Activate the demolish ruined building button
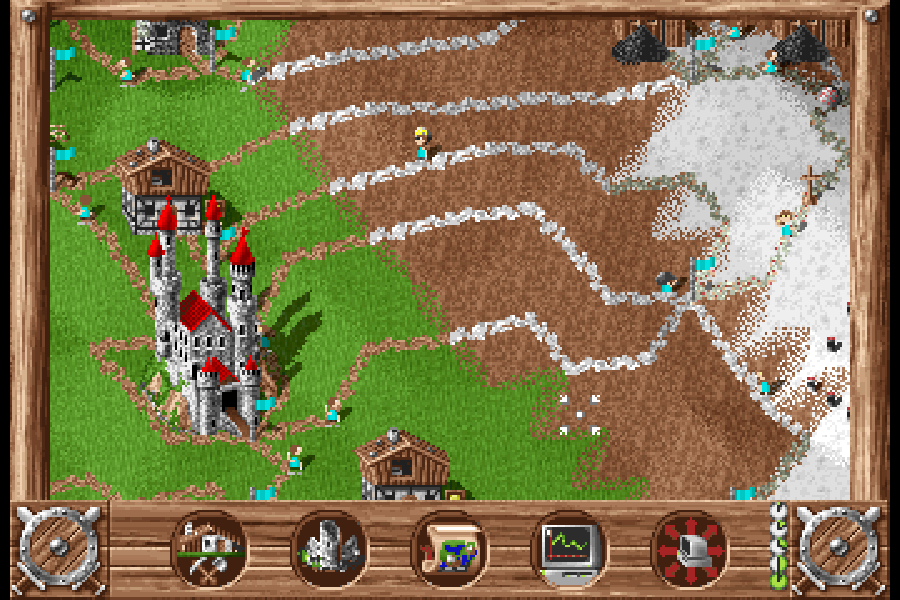The width and height of the screenshot is (900, 600). click(329, 548)
